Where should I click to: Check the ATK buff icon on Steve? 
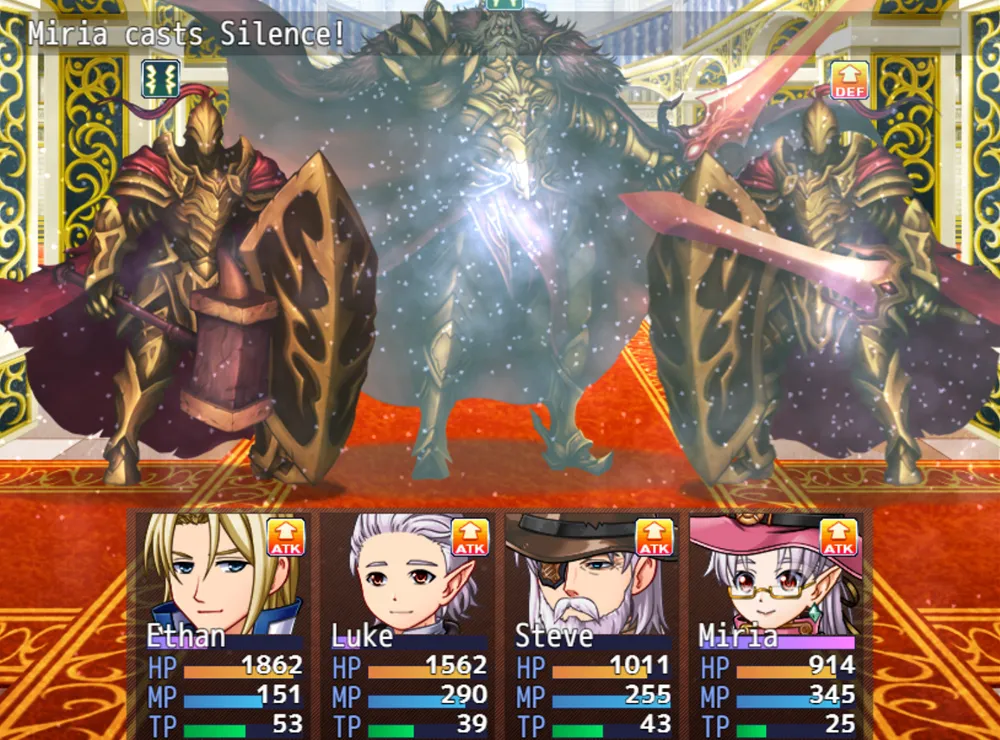click(x=655, y=538)
